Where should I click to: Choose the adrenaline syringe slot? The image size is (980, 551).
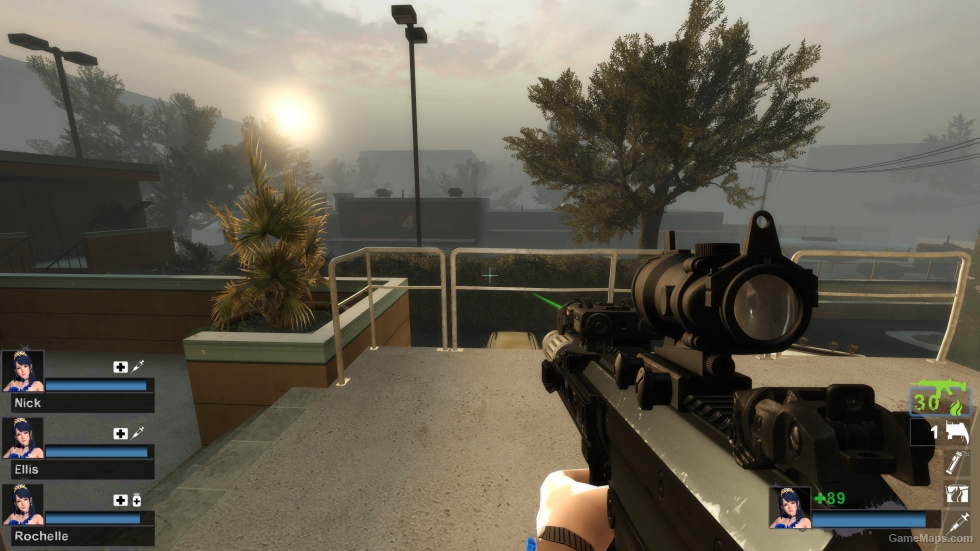point(957,521)
